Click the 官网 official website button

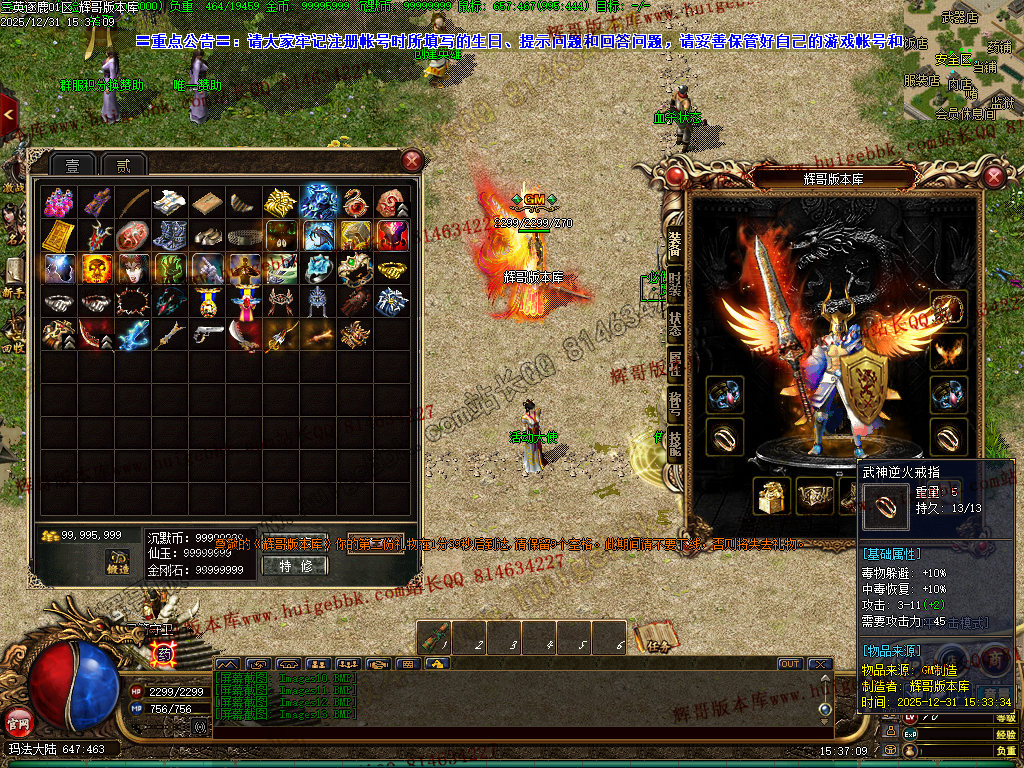coord(18,721)
